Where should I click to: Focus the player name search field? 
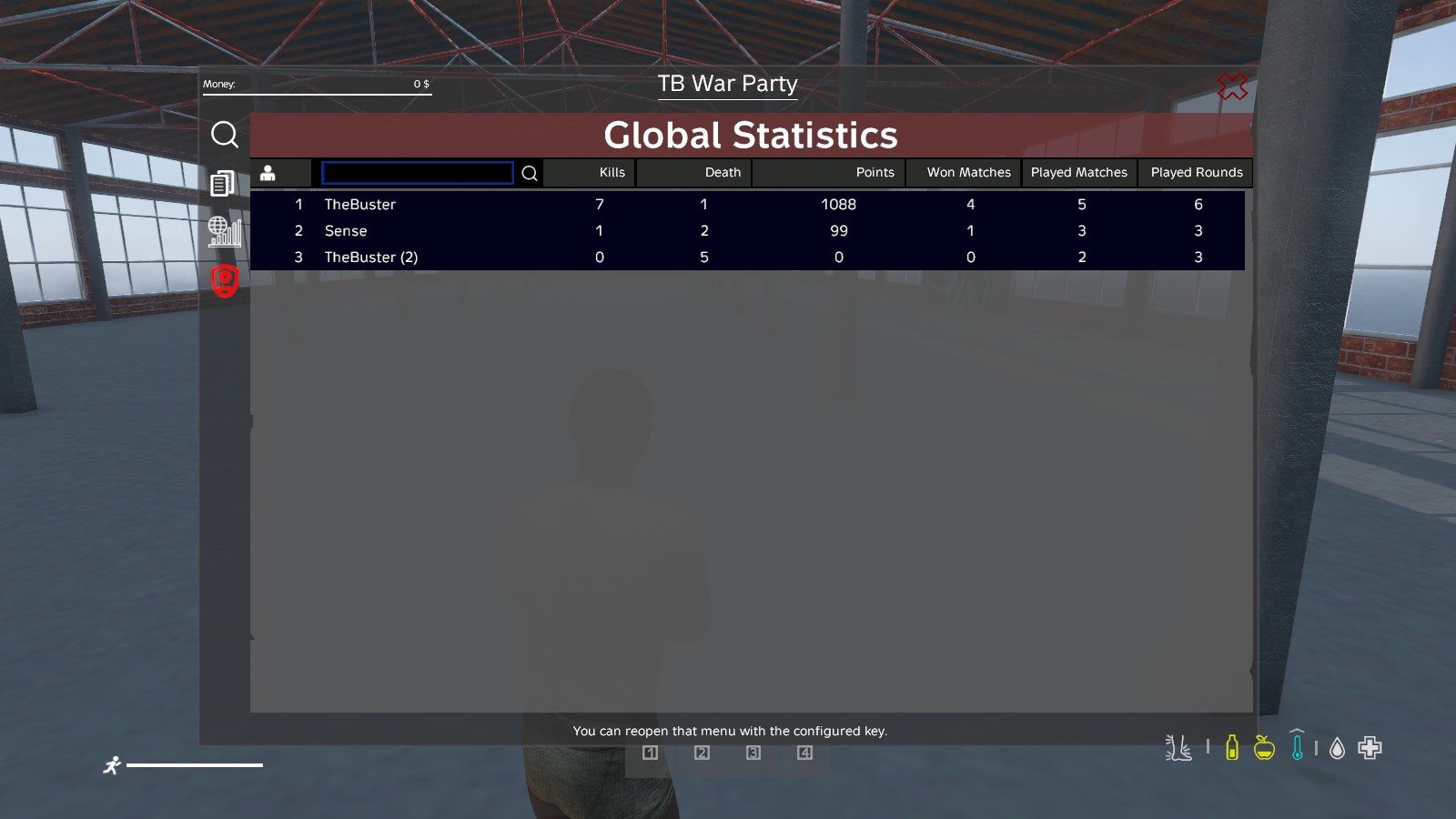pyautogui.click(x=418, y=173)
